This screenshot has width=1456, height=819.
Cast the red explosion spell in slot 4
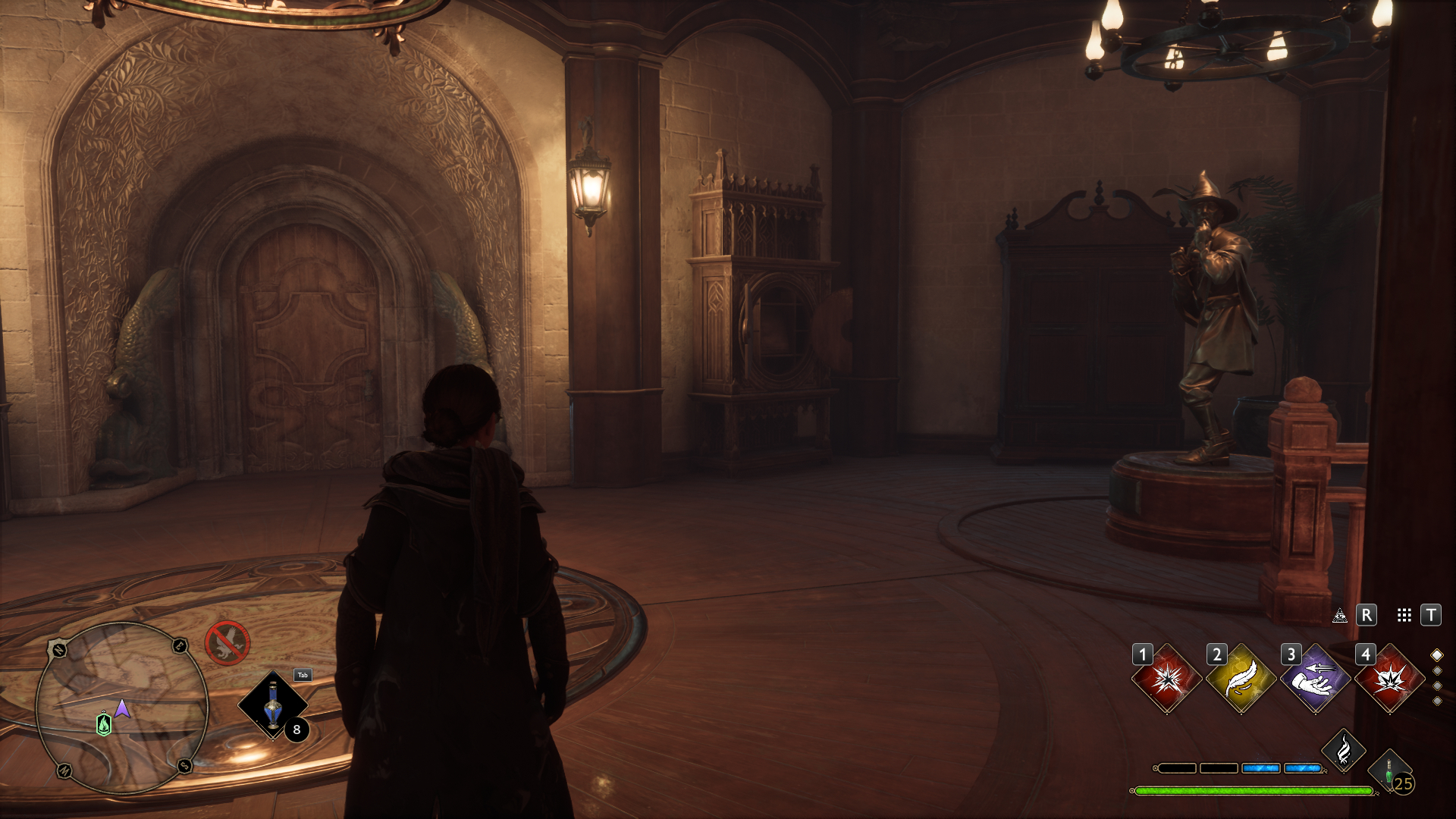(x=1389, y=679)
